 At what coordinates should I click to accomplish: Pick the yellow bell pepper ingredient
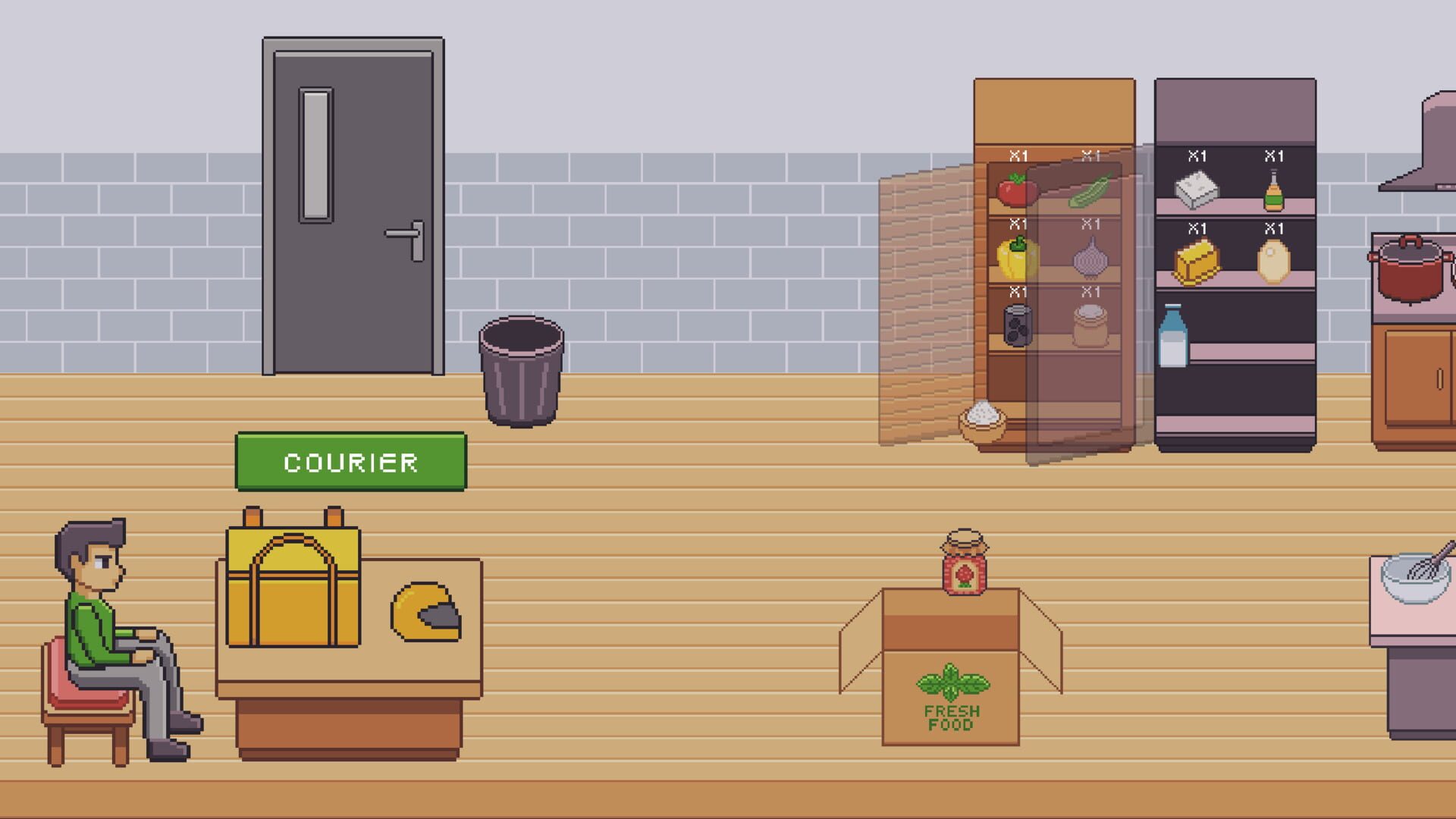tap(1016, 260)
